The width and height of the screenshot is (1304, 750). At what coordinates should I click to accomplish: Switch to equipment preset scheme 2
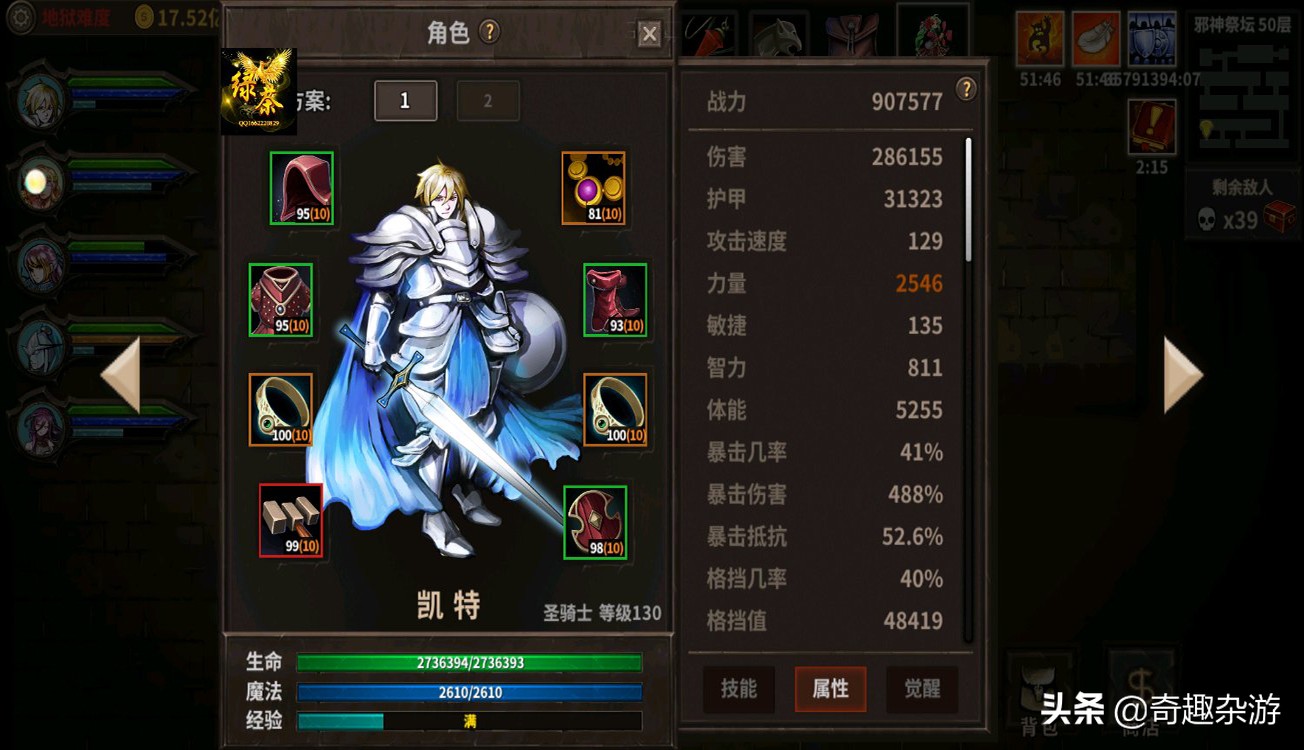488,100
